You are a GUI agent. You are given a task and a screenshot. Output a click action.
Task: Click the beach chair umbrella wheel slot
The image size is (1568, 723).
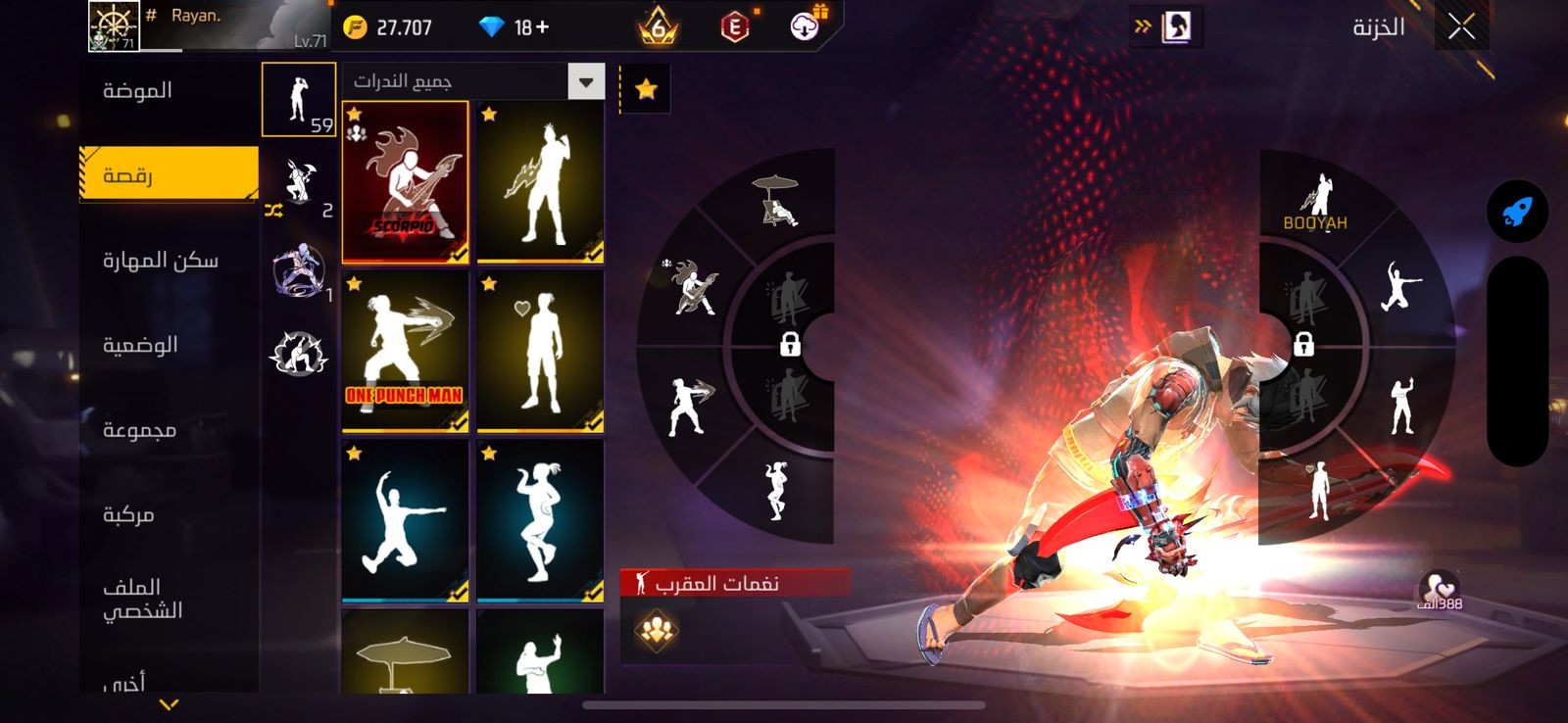[776, 201]
